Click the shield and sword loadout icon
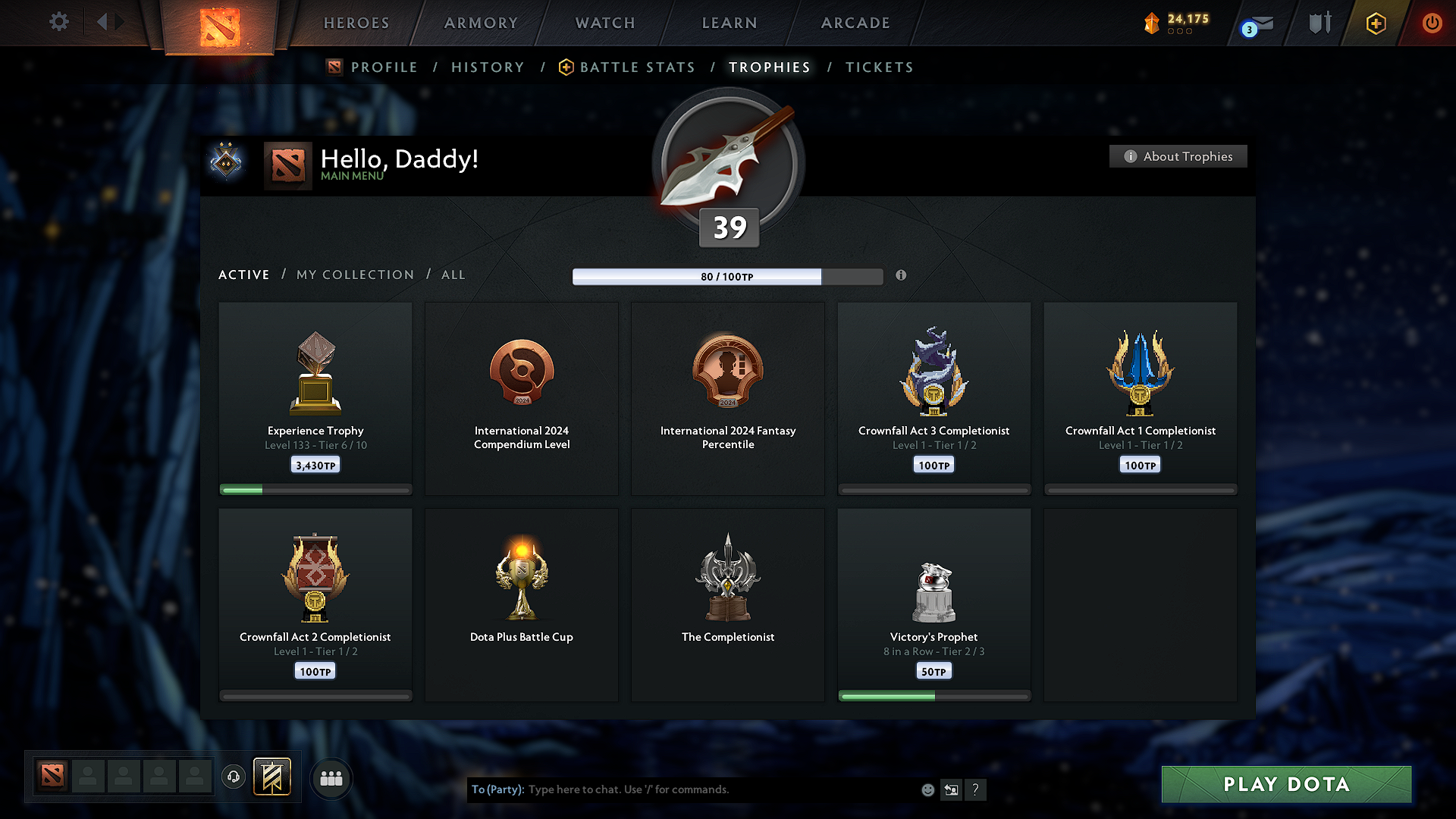 [x=1318, y=23]
